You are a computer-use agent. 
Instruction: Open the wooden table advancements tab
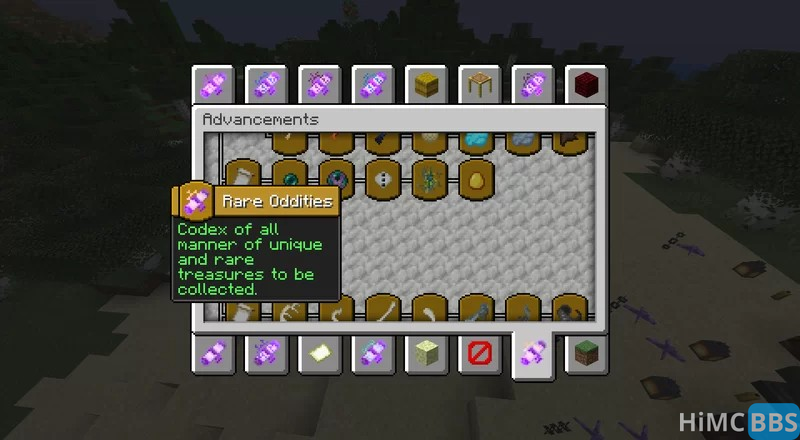tap(479, 84)
